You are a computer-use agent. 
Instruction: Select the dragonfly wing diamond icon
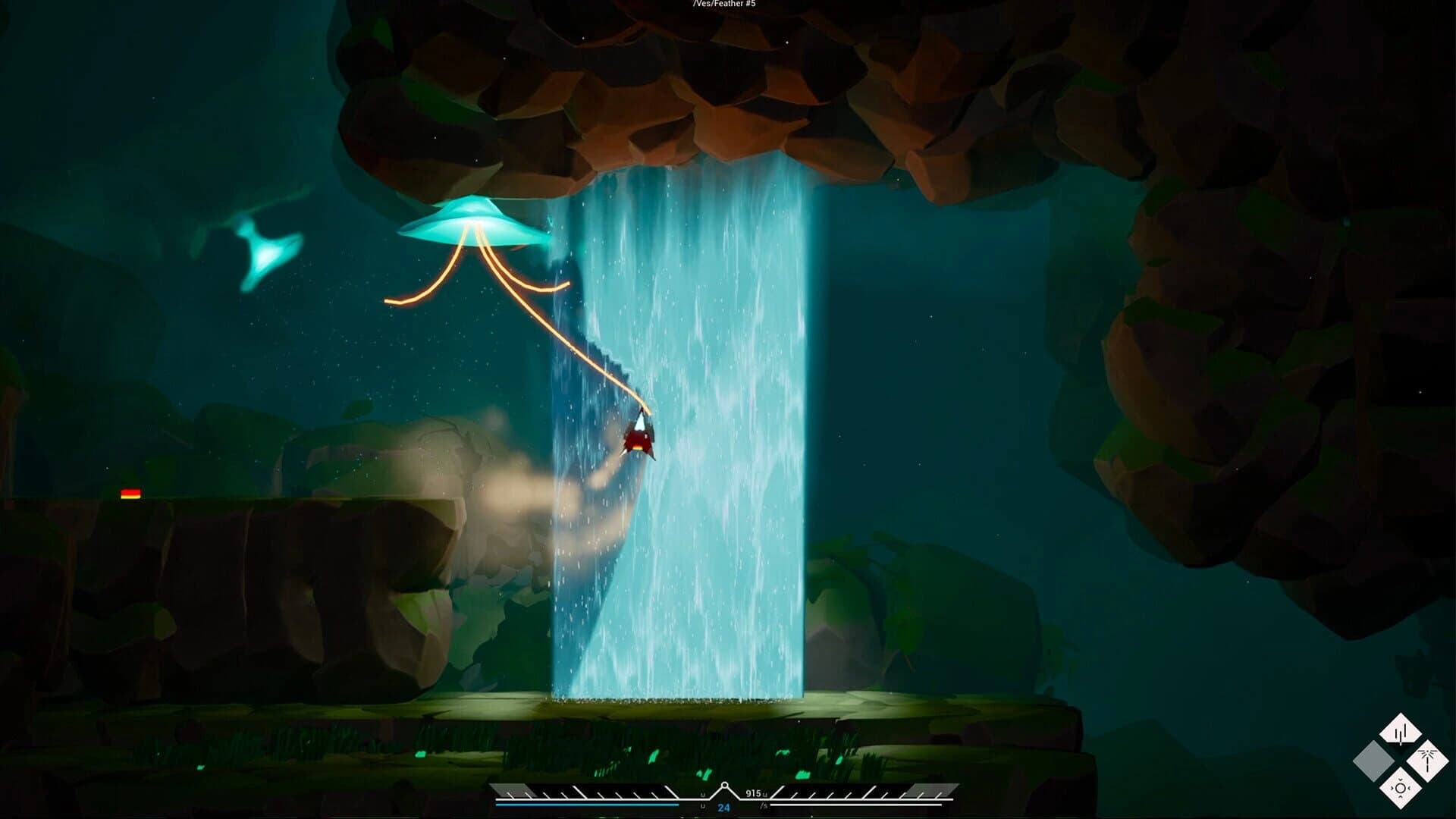tap(1427, 761)
